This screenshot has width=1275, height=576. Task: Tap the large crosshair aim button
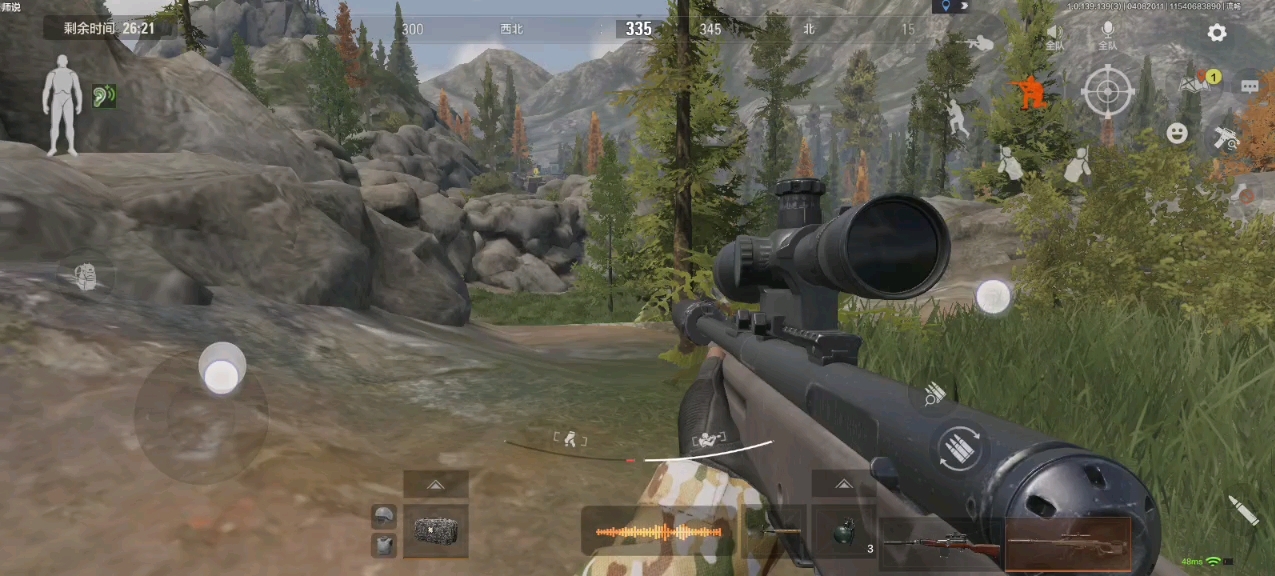pyautogui.click(x=1107, y=92)
